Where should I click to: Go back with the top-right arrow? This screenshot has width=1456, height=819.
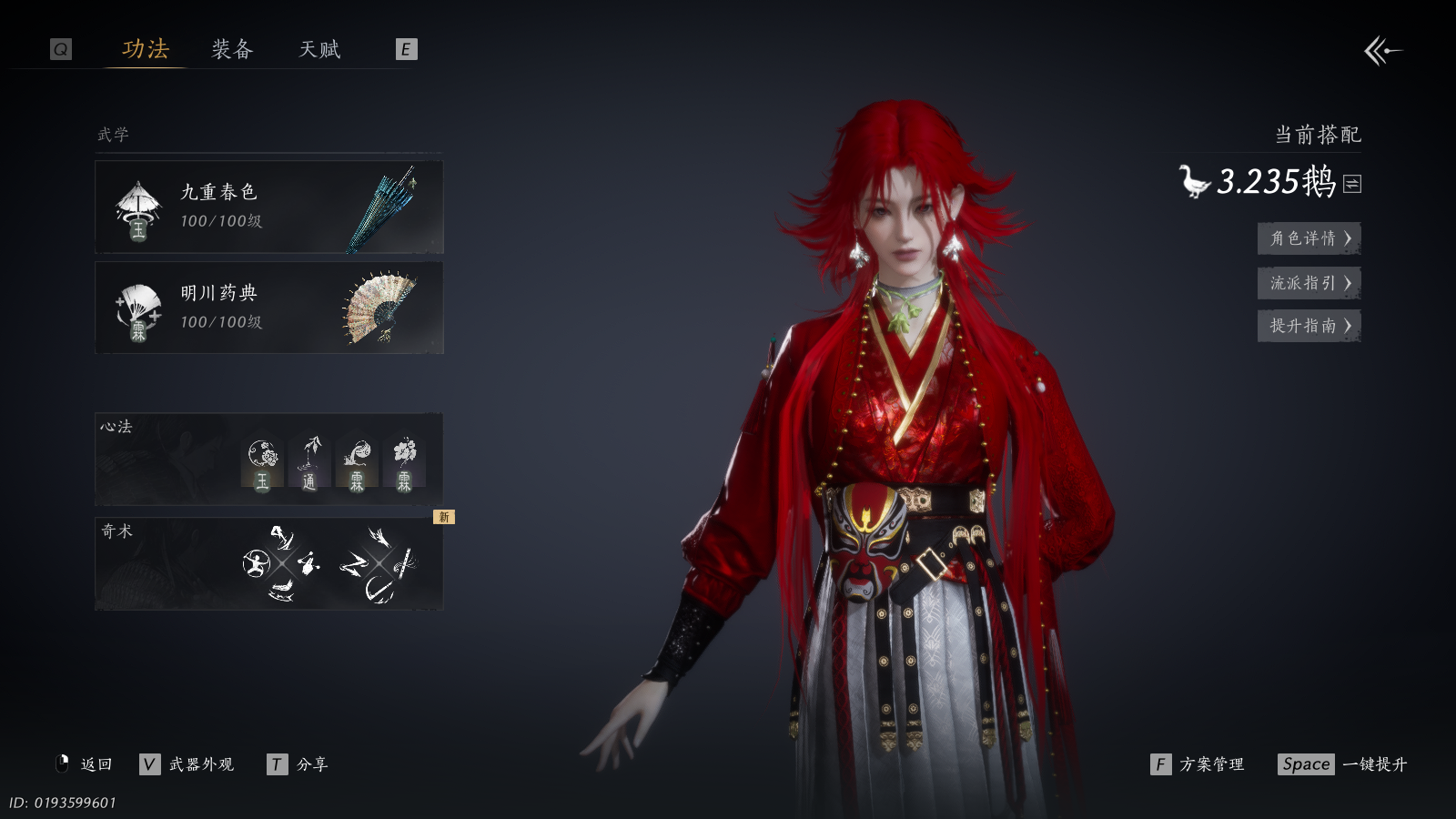[x=1382, y=51]
